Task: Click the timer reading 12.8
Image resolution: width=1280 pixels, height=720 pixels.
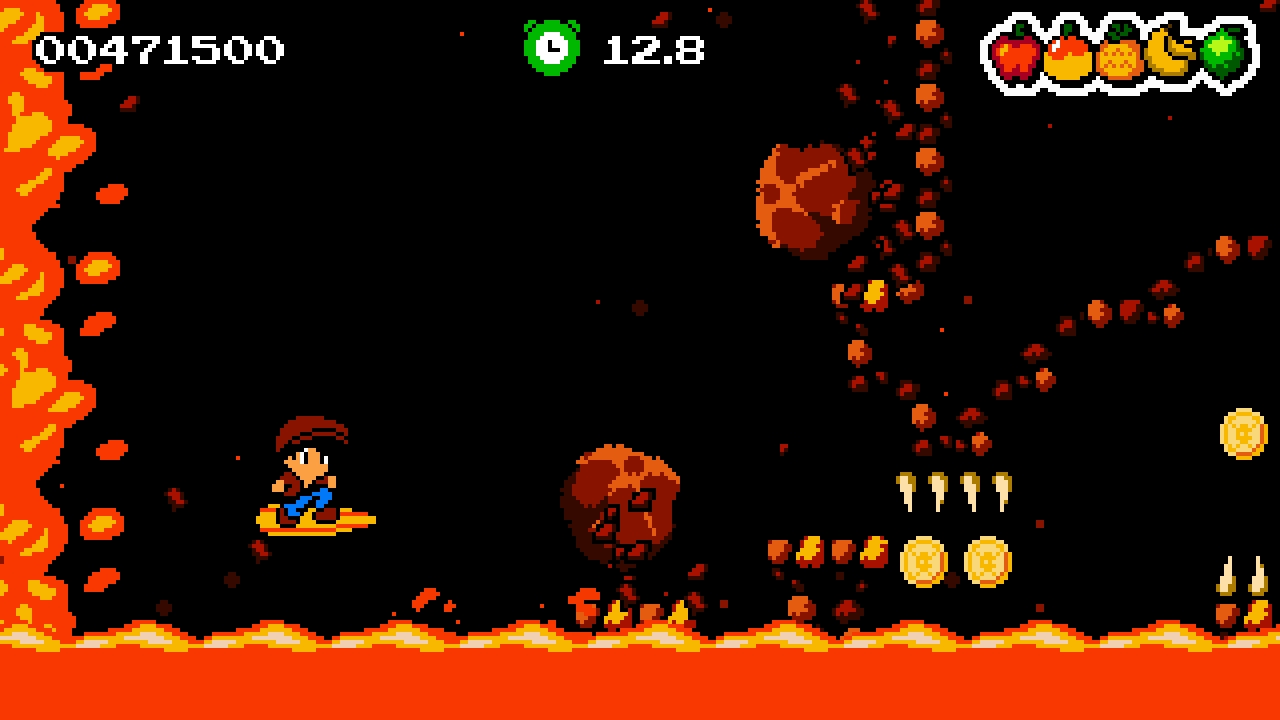Action: pyautogui.click(x=655, y=49)
